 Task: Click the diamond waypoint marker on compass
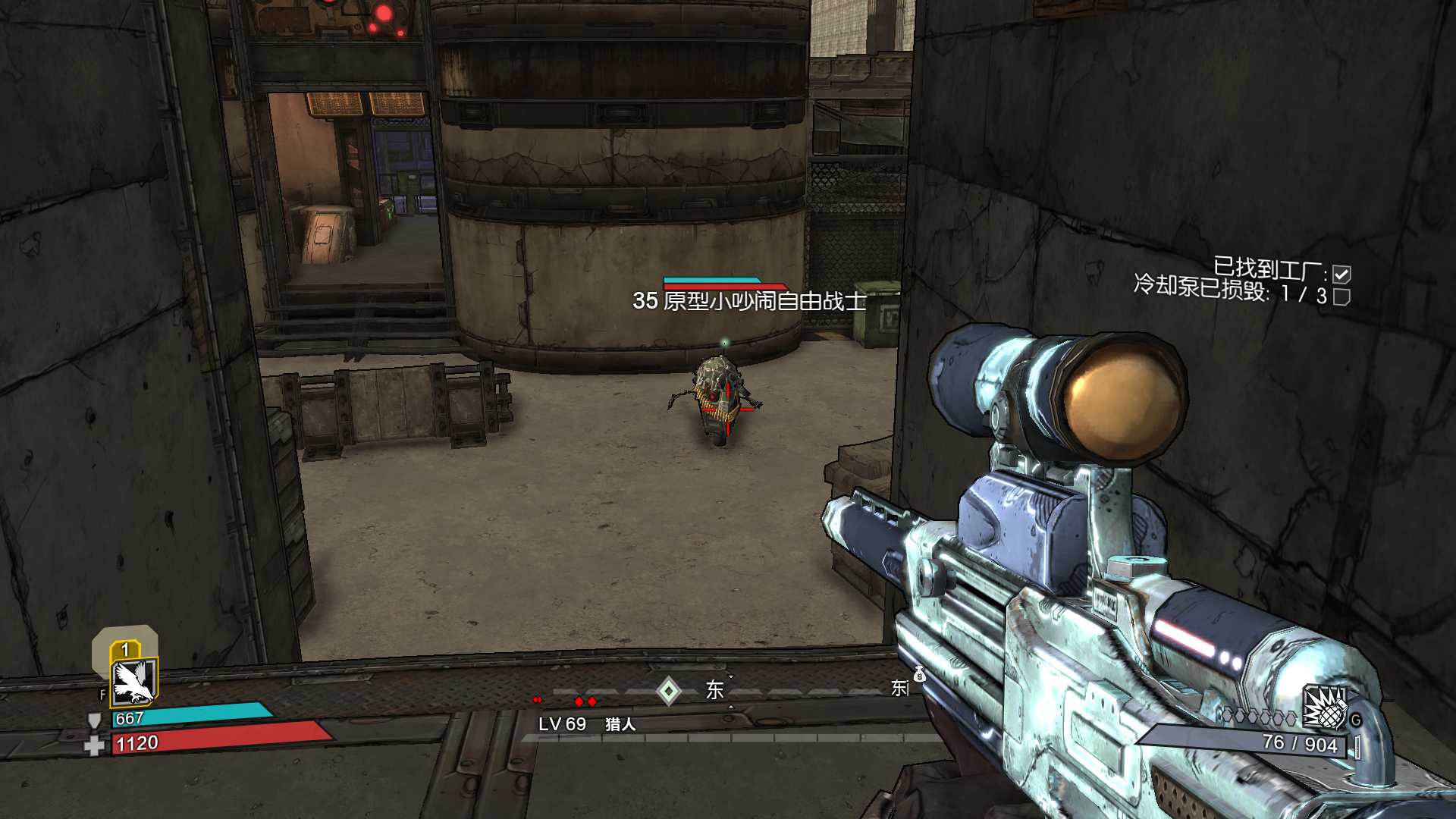(x=668, y=691)
